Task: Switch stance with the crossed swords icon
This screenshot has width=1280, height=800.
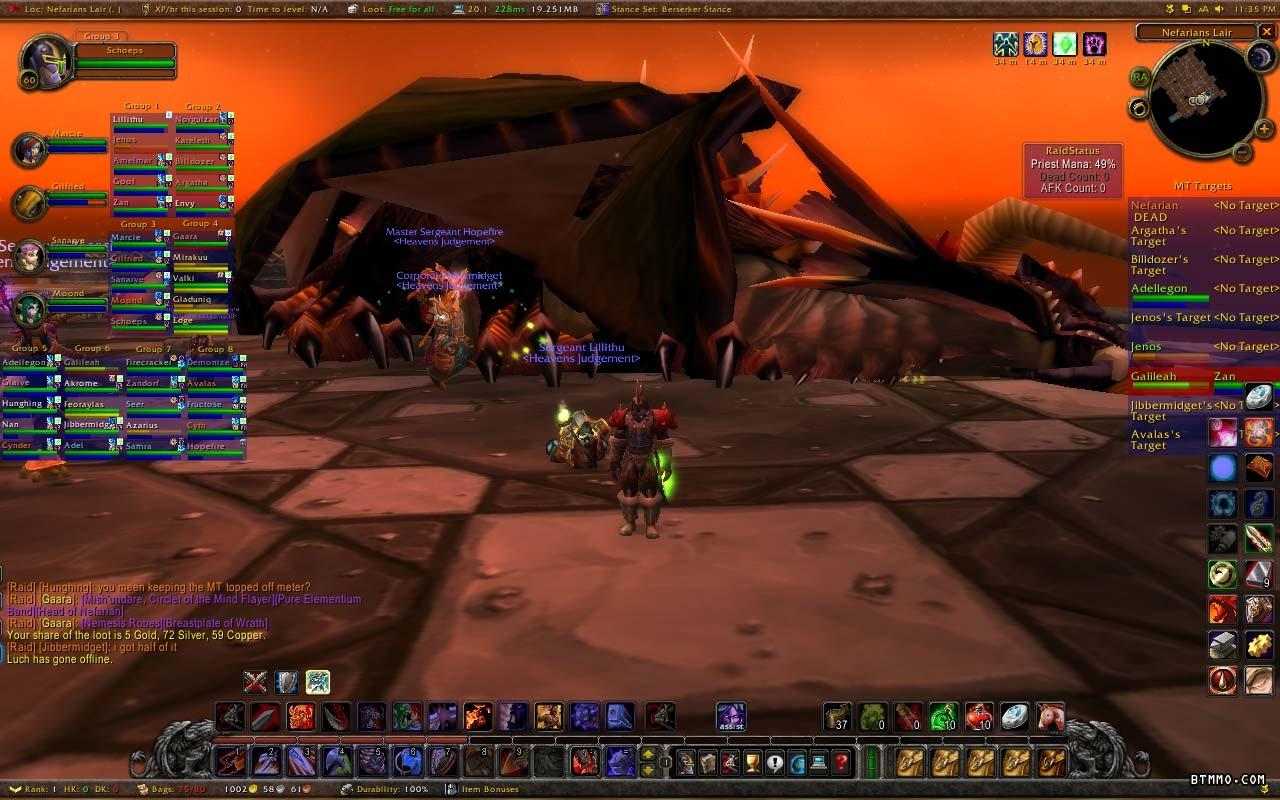Action: tap(256, 682)
